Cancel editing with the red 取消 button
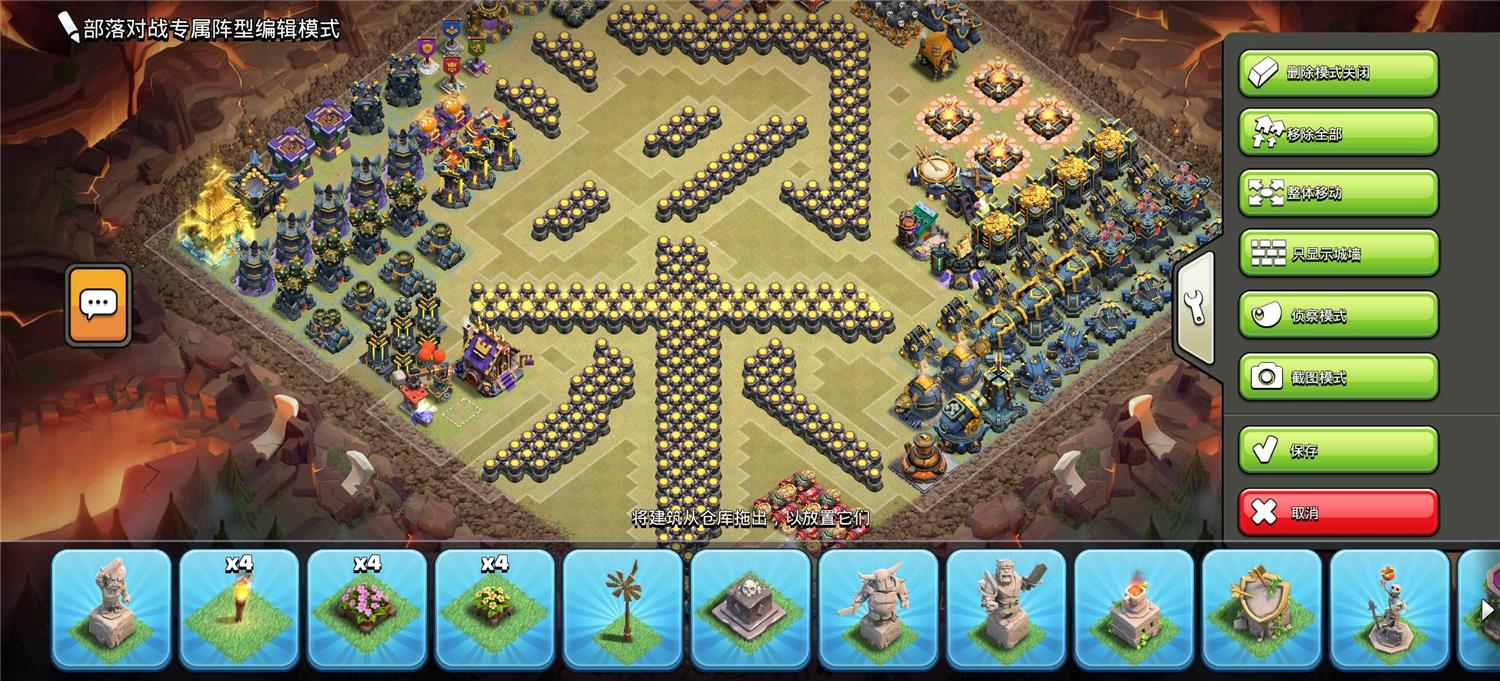 point(1338,513)
